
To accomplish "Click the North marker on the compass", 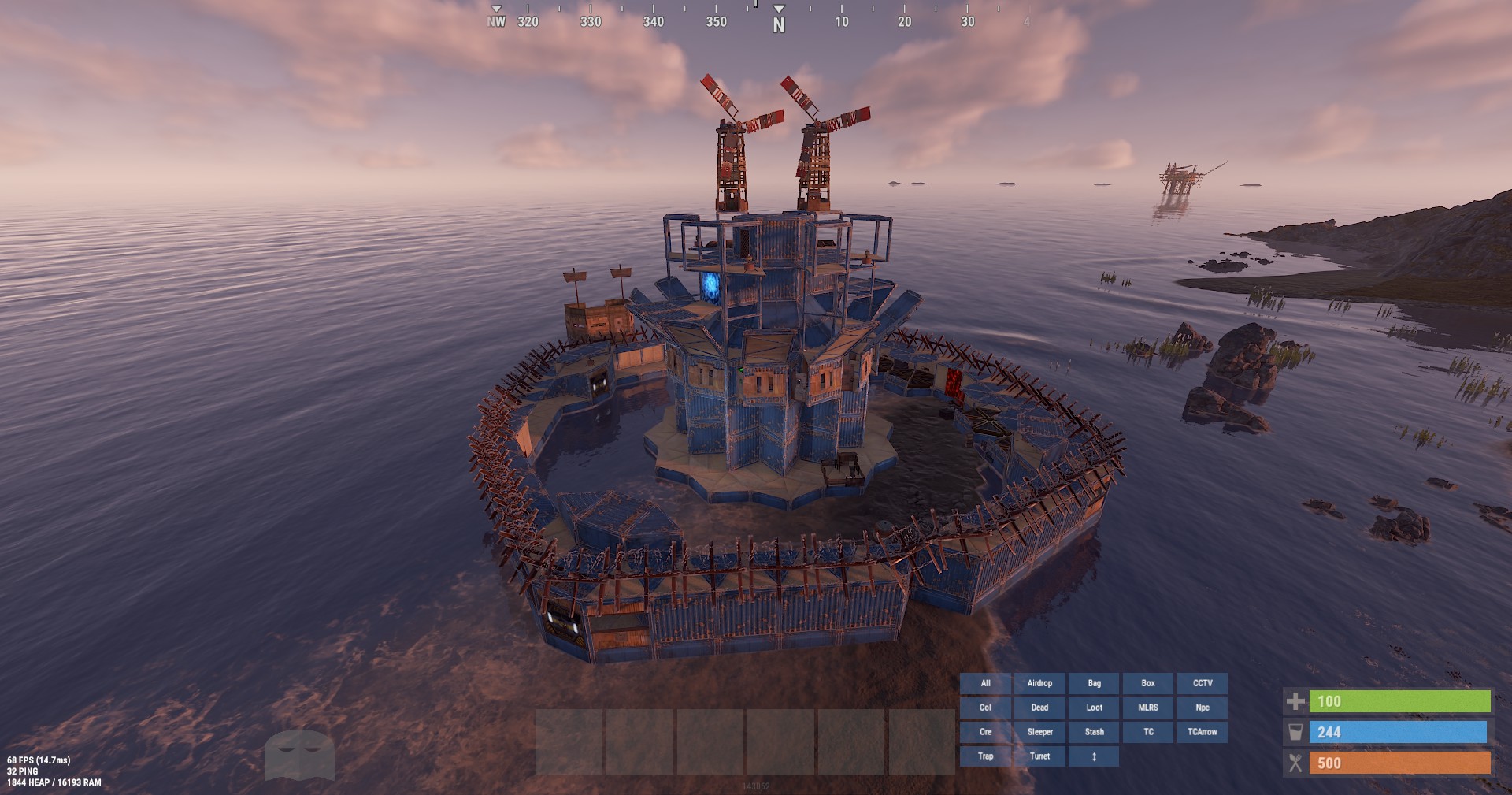I will (x=779, y=24).
